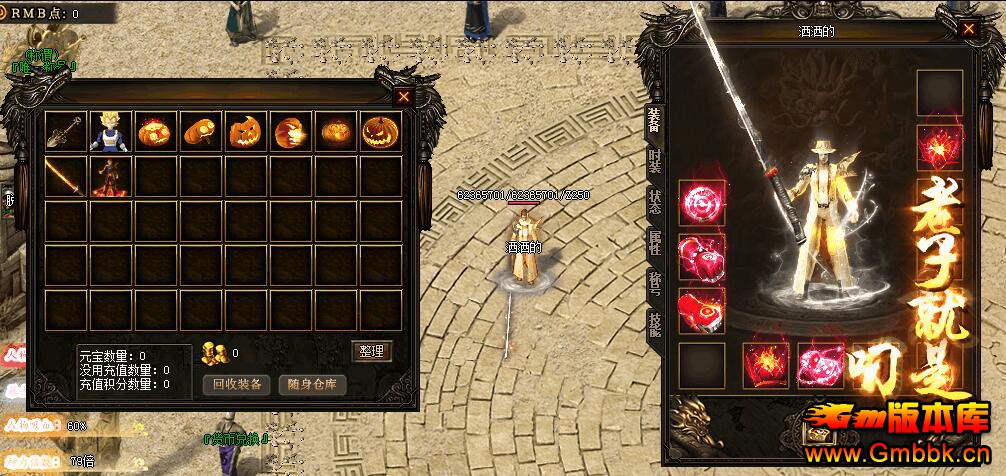Select the spiky blond-haired figure item
1006x476 pixels.
click(x=111, y=132)
